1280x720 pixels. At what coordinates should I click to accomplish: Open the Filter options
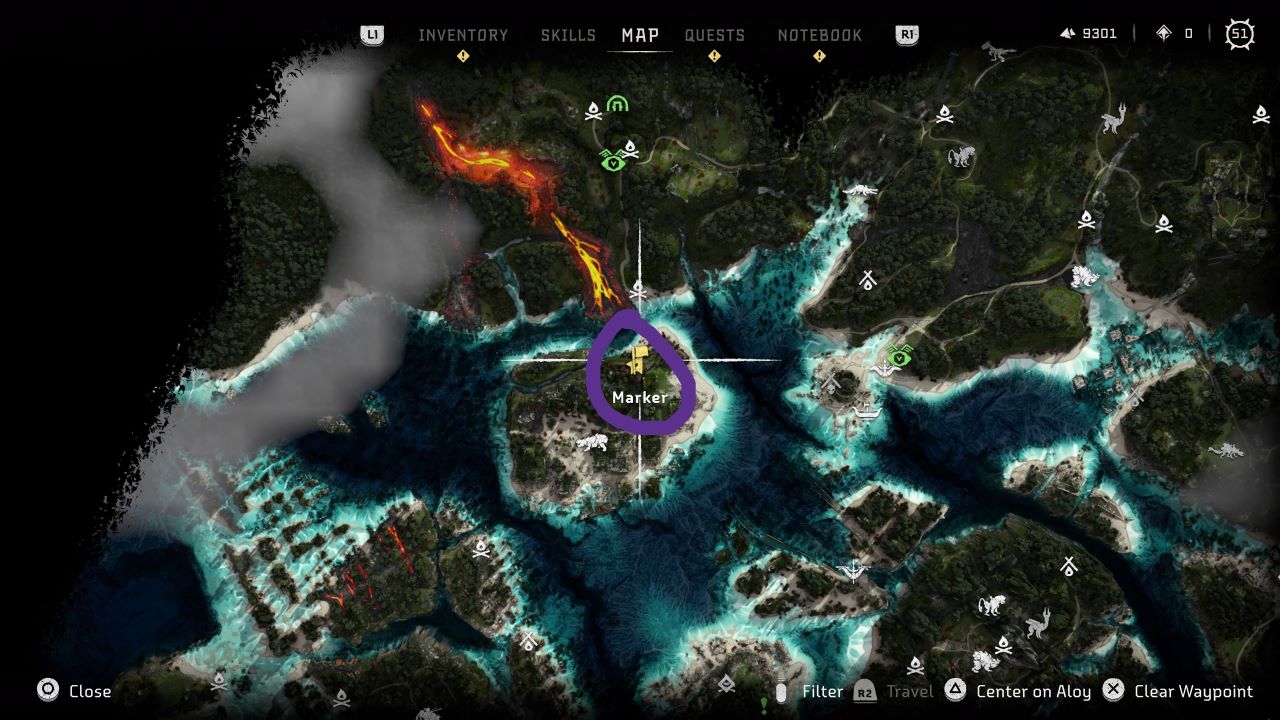[x=823, y=691]
